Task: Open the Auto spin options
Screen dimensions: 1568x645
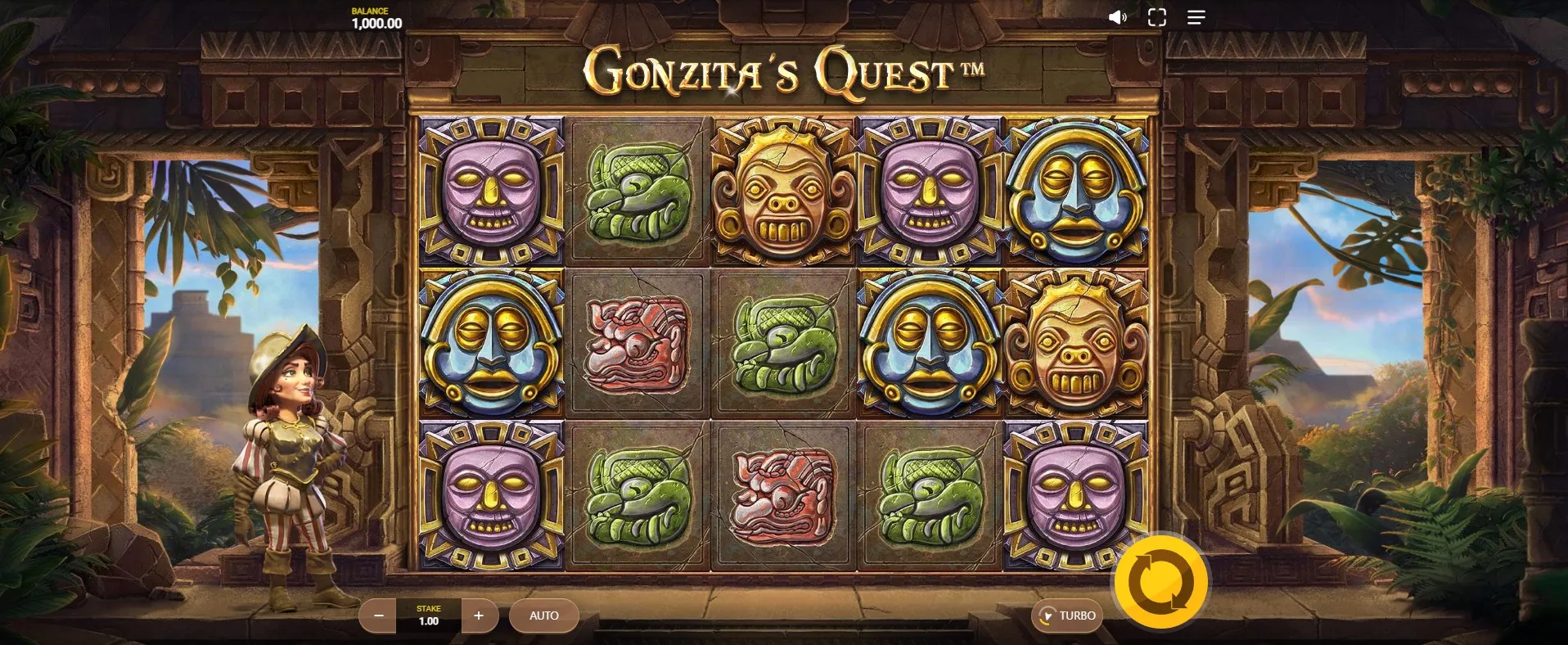Action: point(543,616)
